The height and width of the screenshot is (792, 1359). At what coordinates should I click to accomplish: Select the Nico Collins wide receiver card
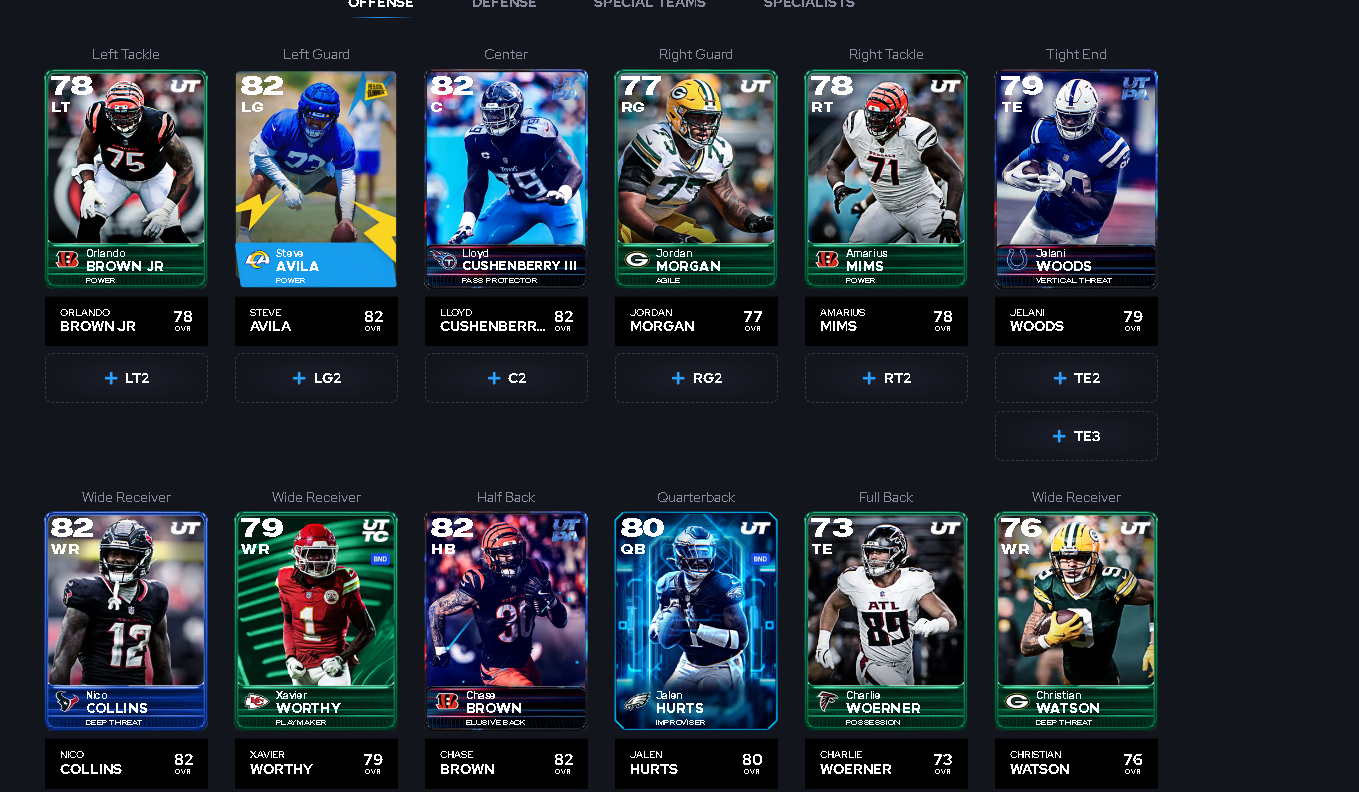[x=126, y=620]
